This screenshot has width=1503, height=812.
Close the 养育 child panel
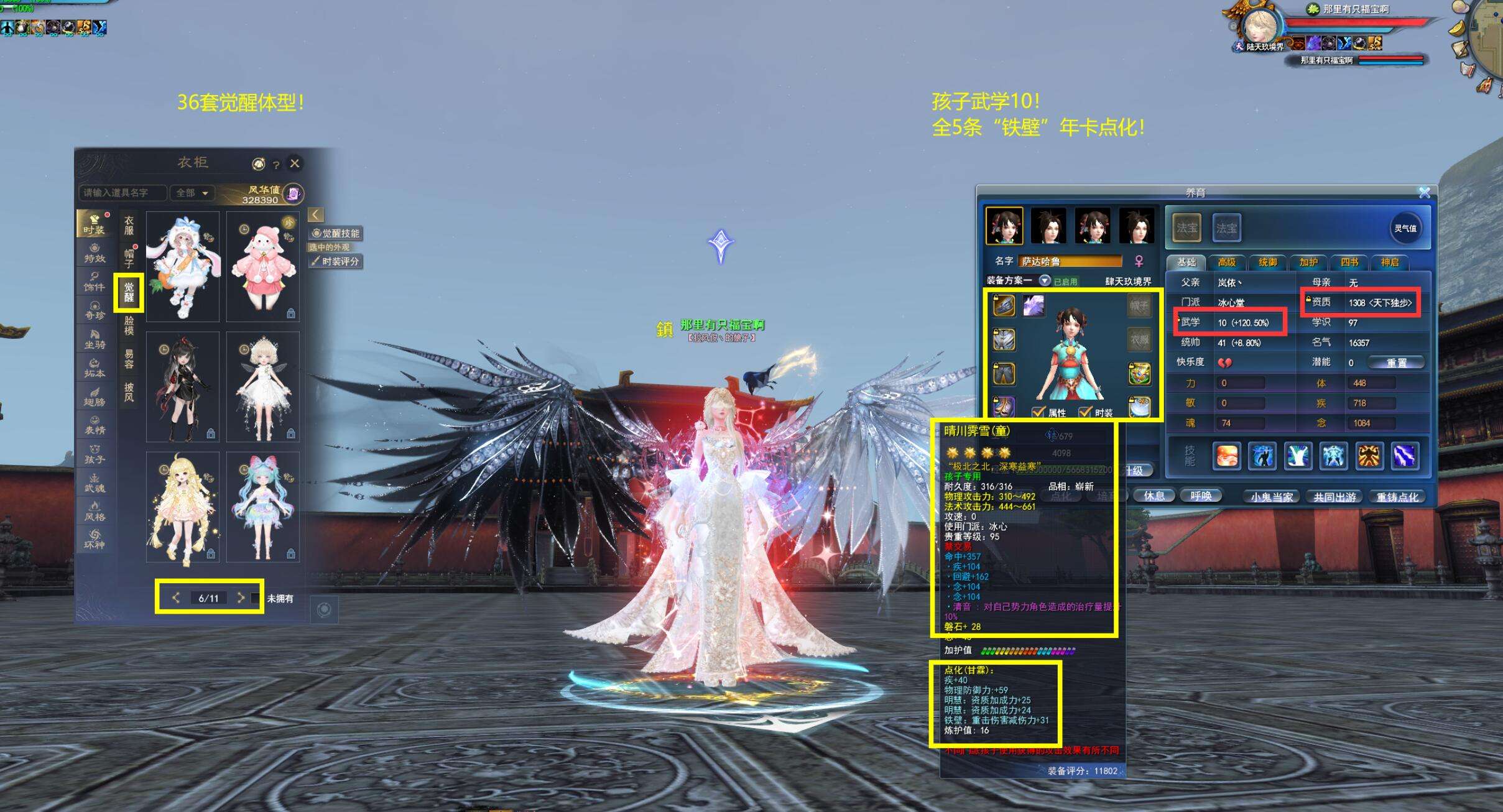coord(1424,193)
